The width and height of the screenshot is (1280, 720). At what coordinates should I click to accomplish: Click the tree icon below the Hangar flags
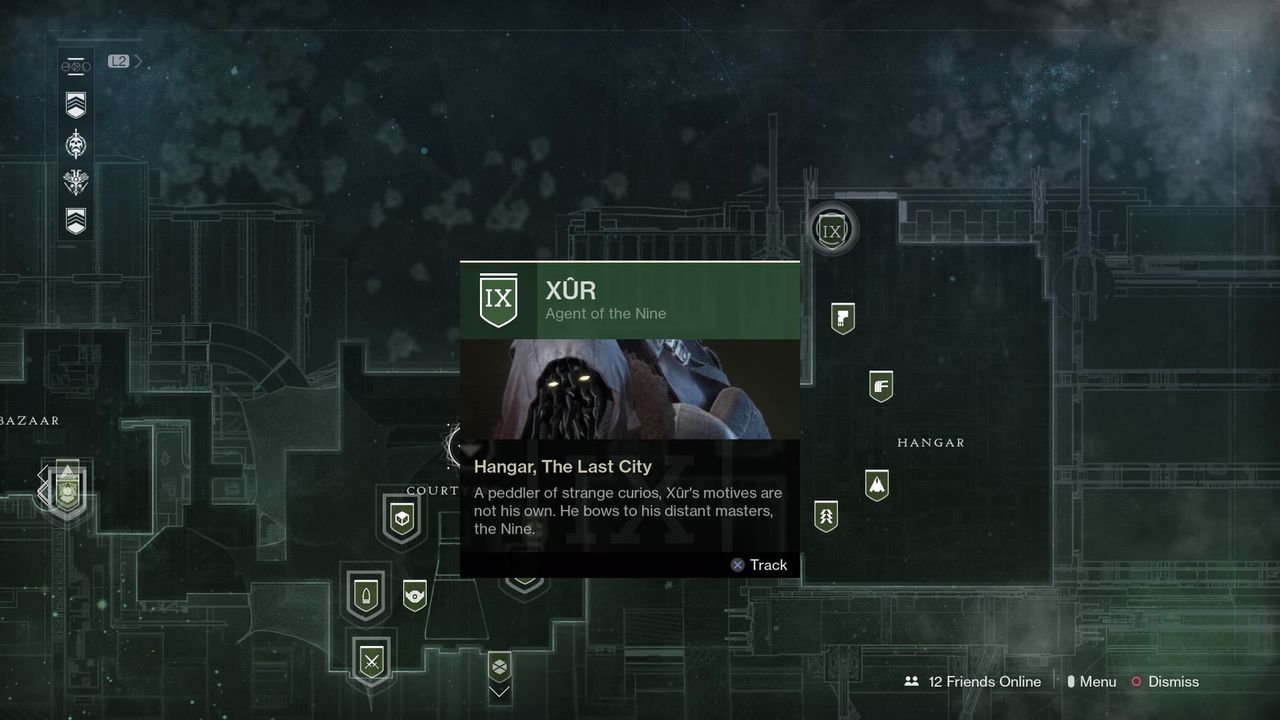[x=824, y=517]
